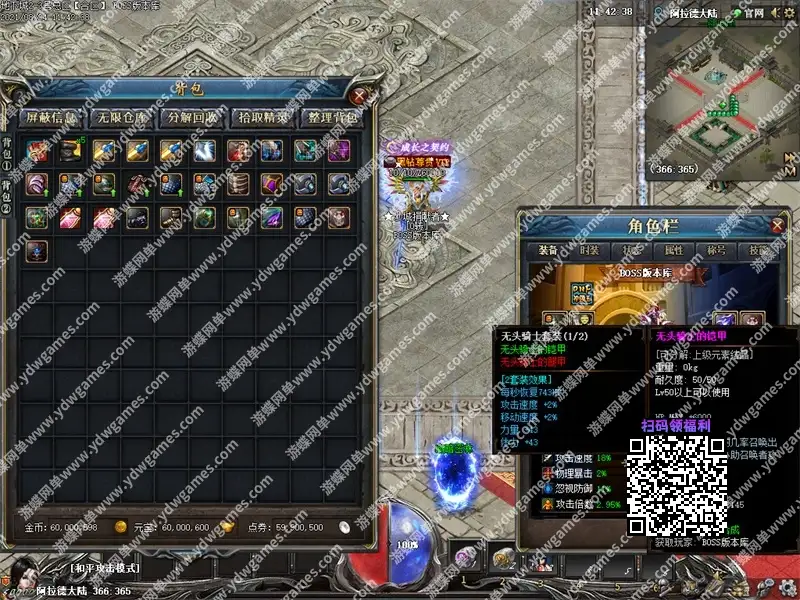Activate the 拾取精英 pickup button
The image size is (800, 600).
click(263, 118)
